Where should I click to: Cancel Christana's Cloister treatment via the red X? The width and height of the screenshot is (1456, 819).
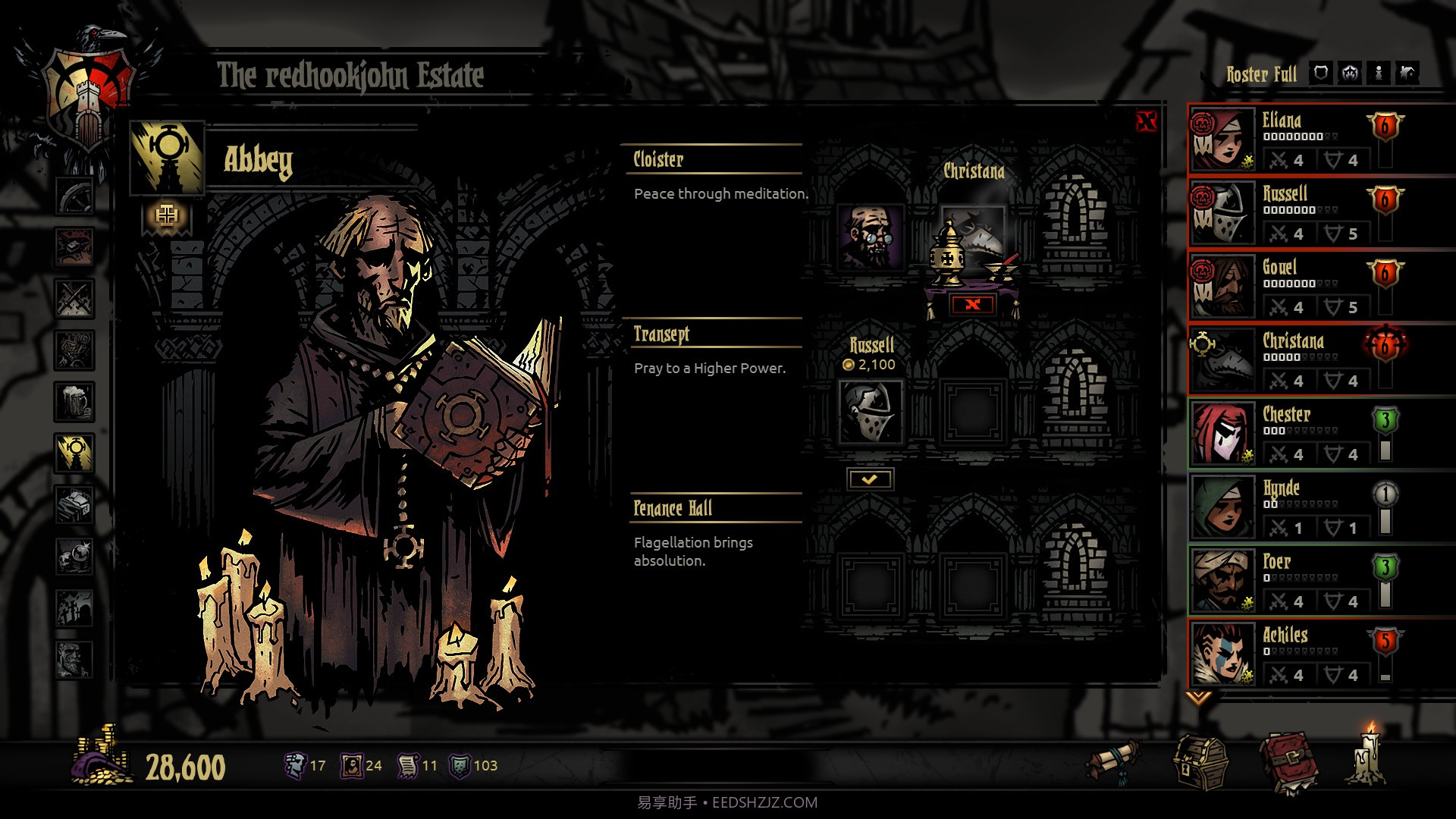coord(974,303)
